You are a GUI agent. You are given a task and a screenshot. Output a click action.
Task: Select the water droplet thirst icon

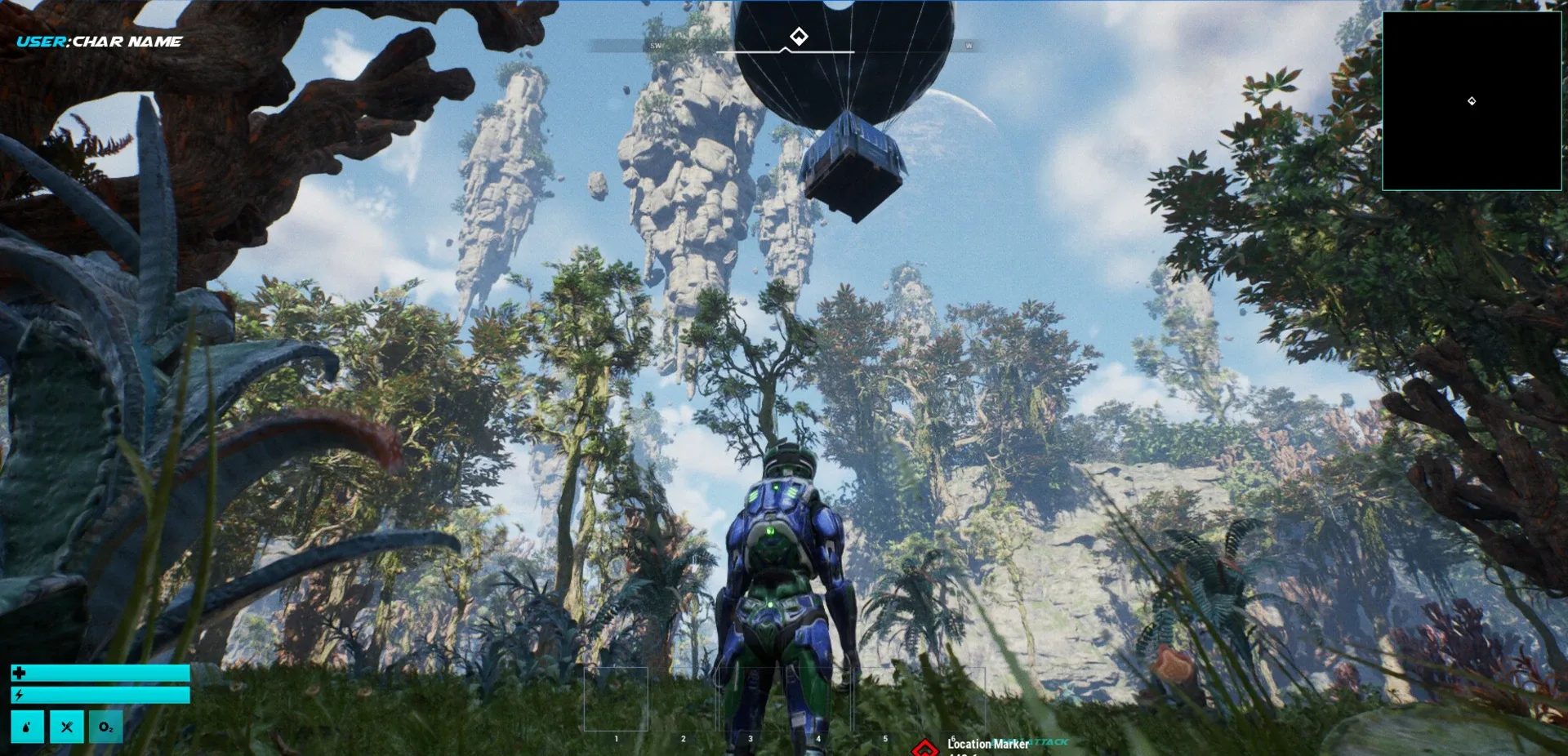click(x=27, y=727)
